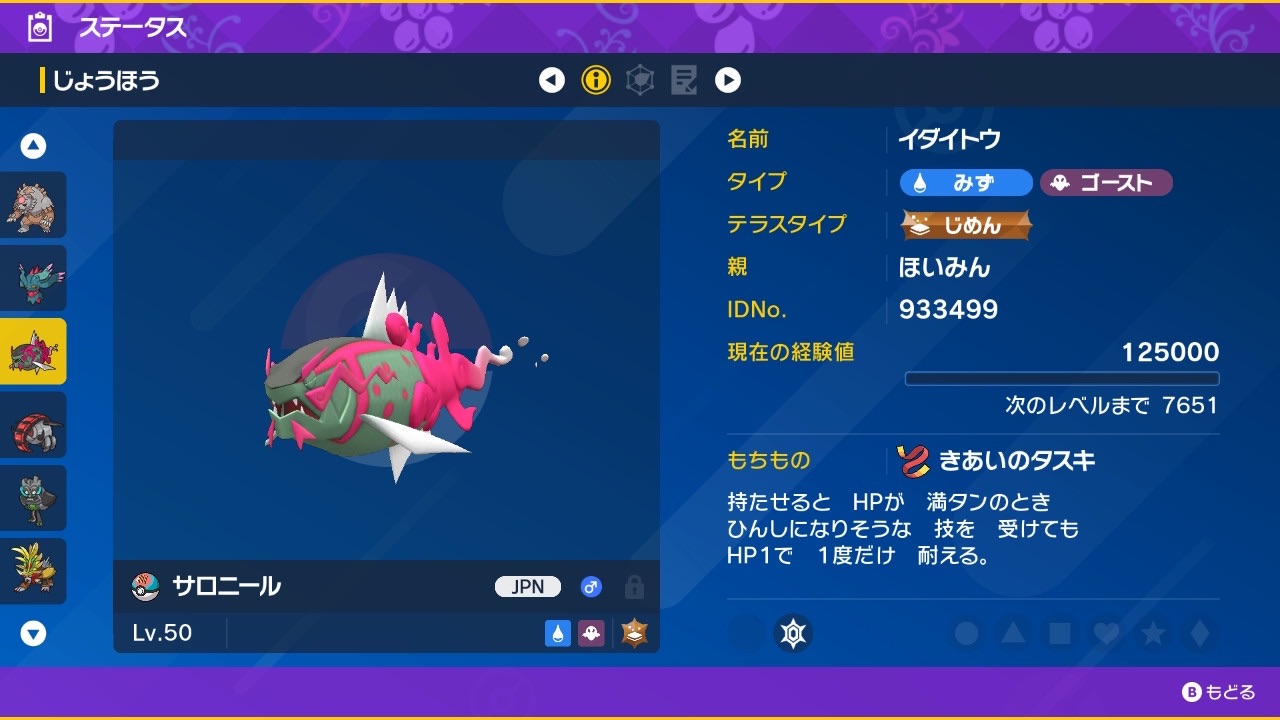Open the previous page left arrow
The image size is (1280, 720).
pos(552,80)
